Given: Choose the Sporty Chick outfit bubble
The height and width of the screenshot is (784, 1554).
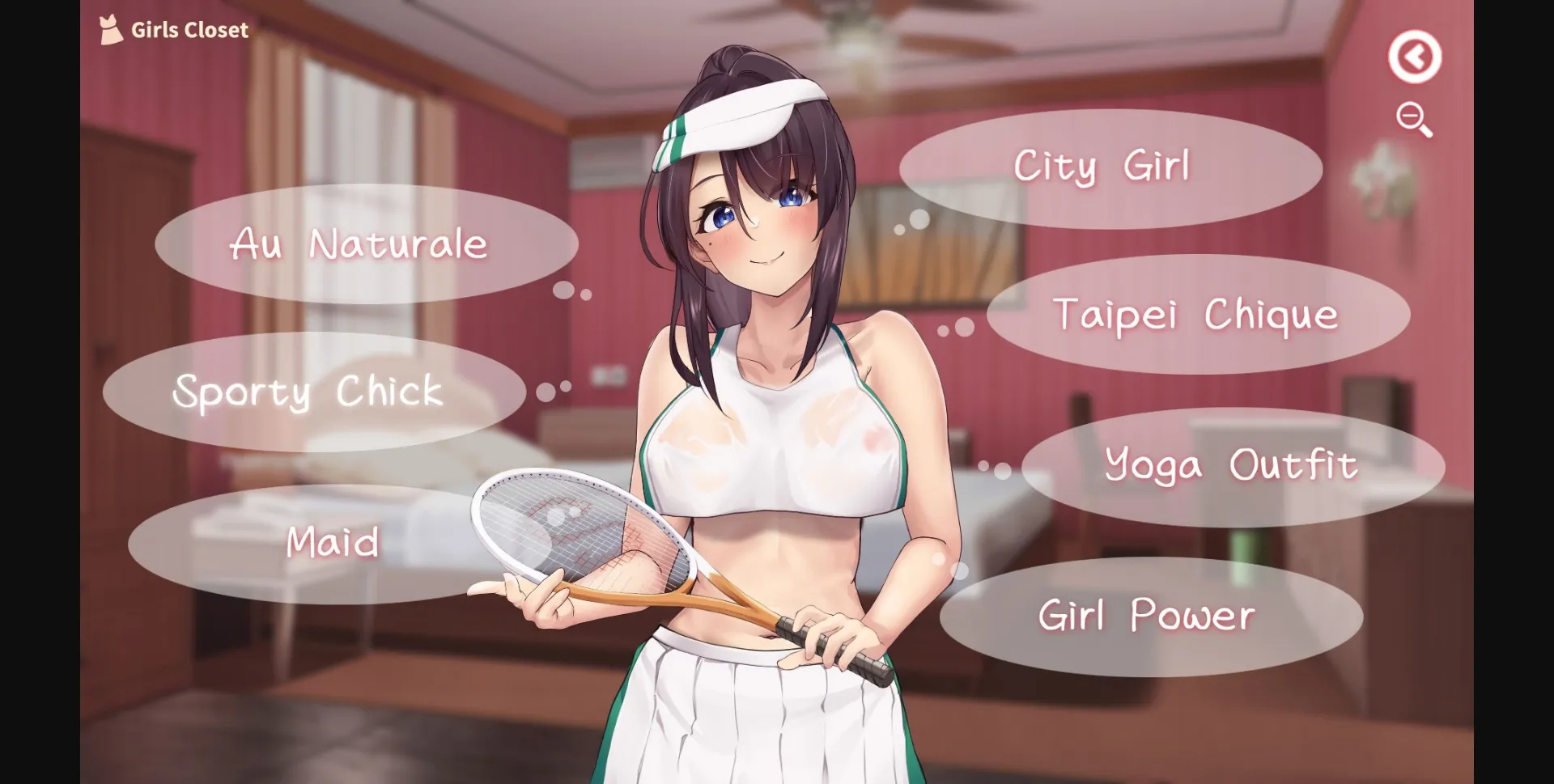Looking at the screenshot, I should click(x=308, y=392).
